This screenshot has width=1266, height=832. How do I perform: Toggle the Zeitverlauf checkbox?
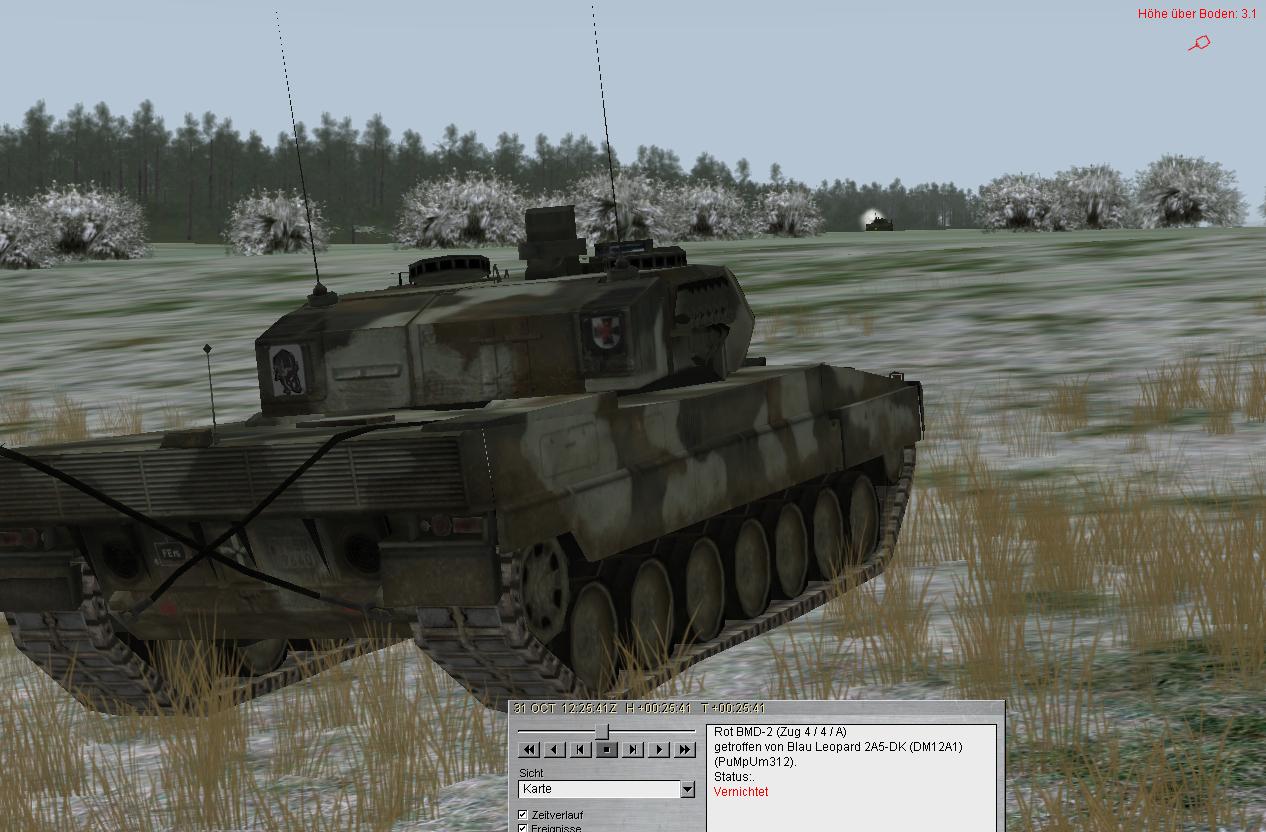(523, 815)
